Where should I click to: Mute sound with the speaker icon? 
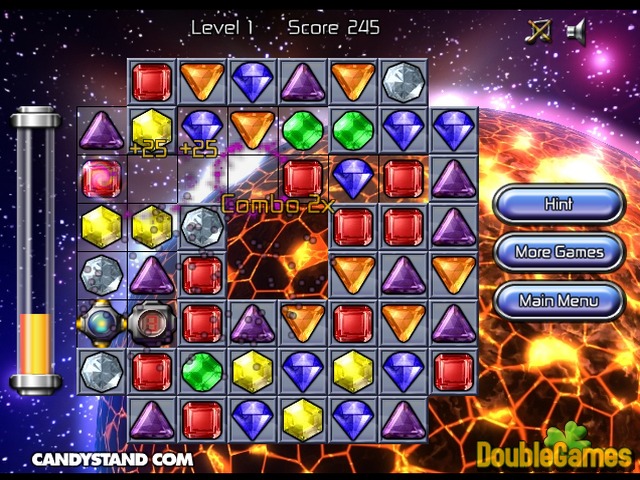pos(575,32)
